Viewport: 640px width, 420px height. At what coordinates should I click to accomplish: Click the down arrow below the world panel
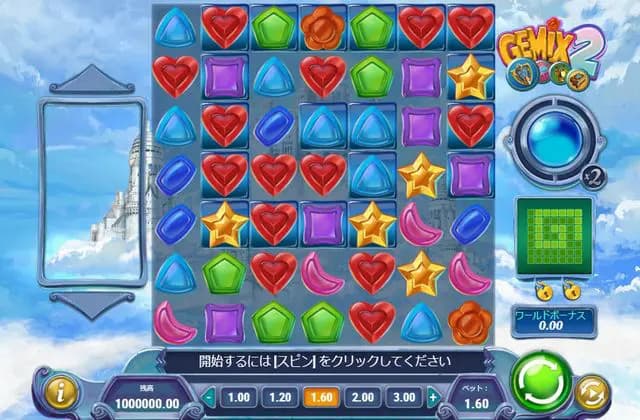(92, 303)
